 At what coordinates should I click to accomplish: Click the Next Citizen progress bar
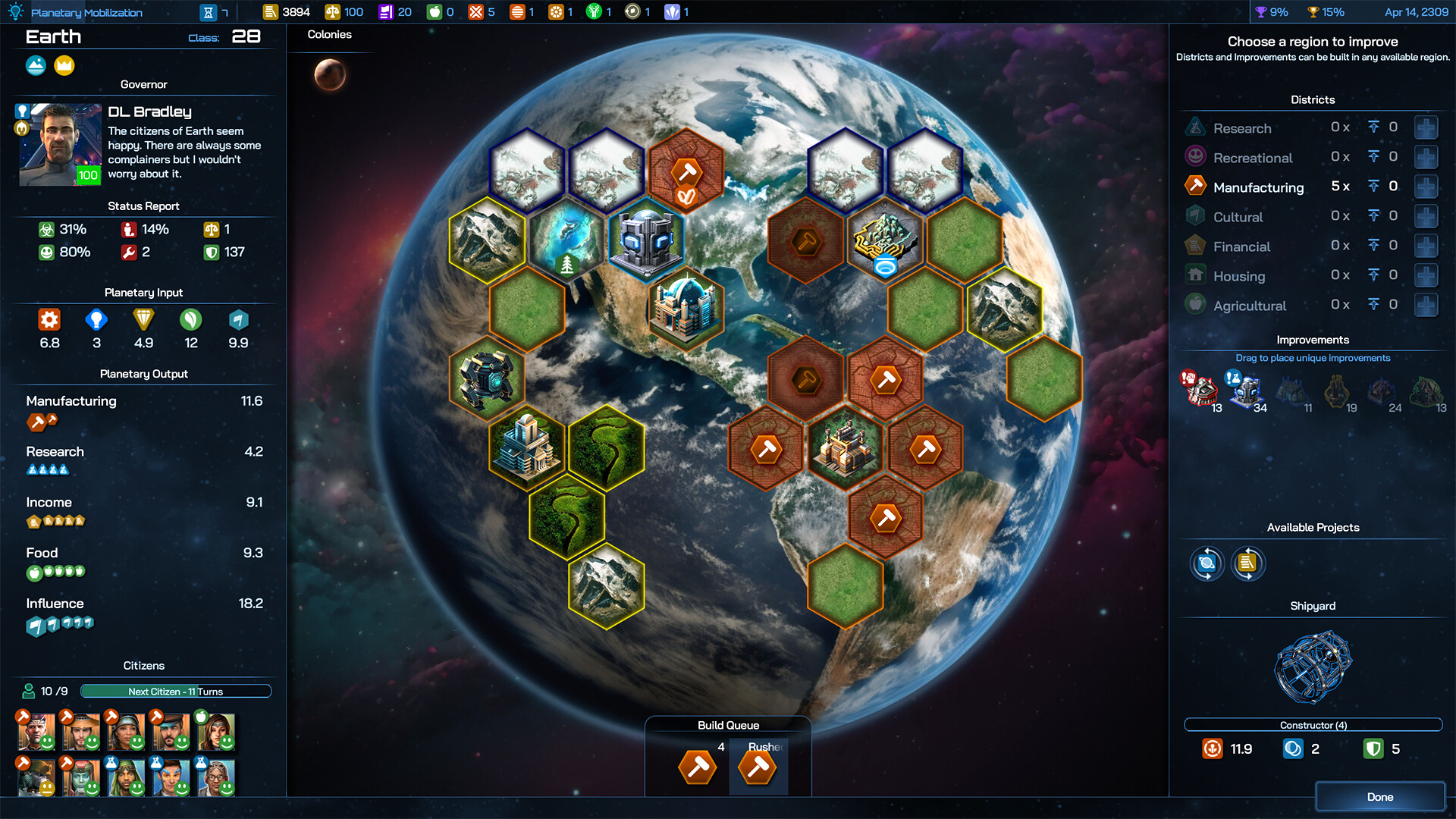coord(175,691)
